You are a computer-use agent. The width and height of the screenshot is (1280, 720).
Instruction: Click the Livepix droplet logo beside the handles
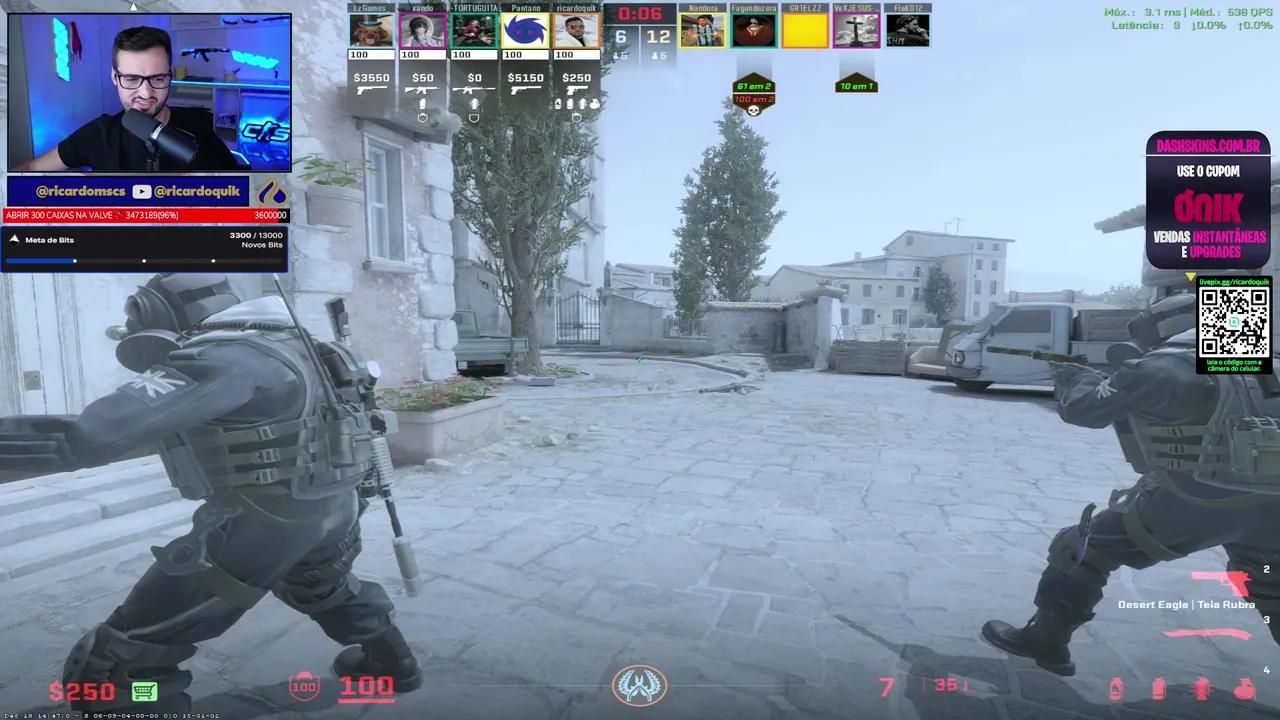point(273,191)
